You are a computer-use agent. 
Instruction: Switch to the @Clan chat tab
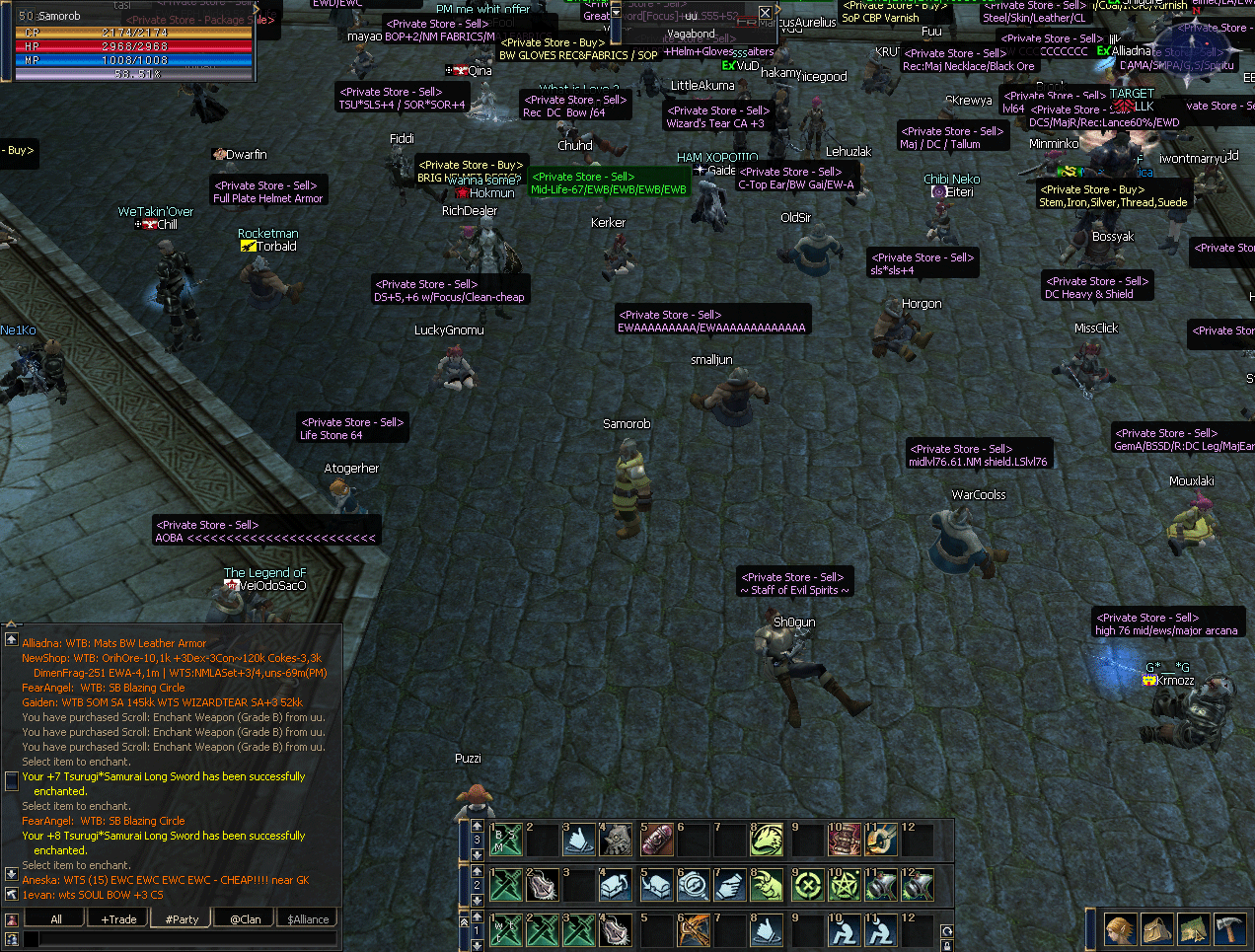tap(246, 918)
